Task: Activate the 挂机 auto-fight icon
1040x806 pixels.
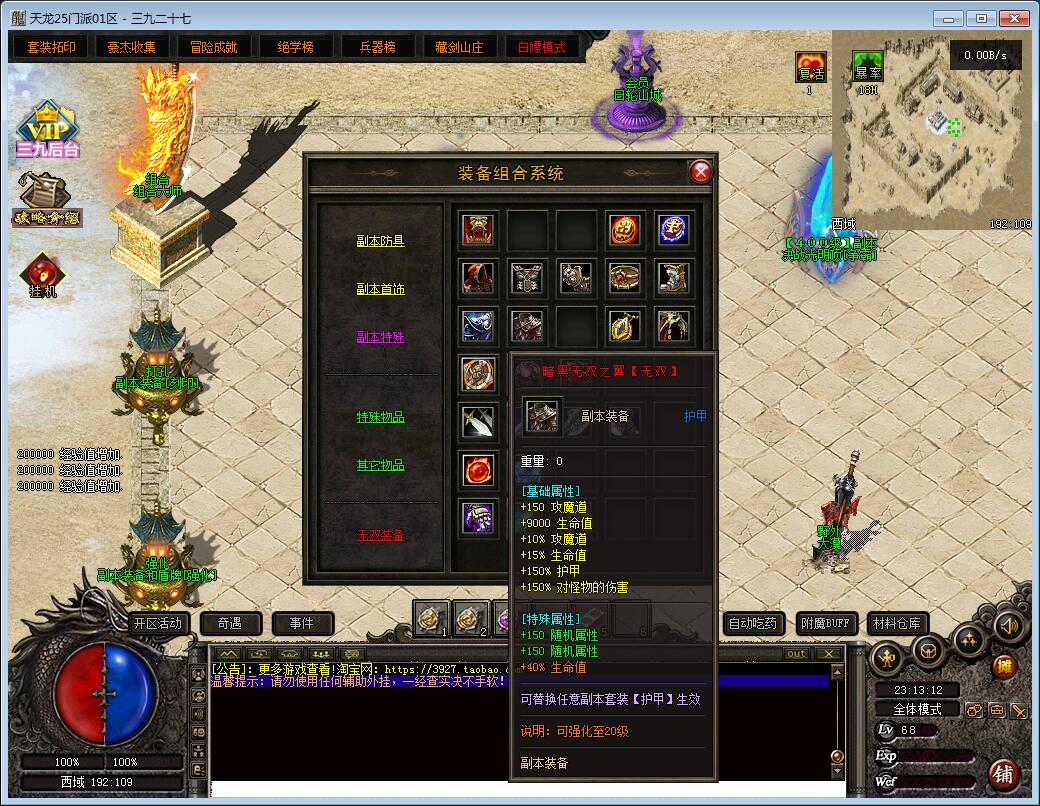Action: (43, 277)
